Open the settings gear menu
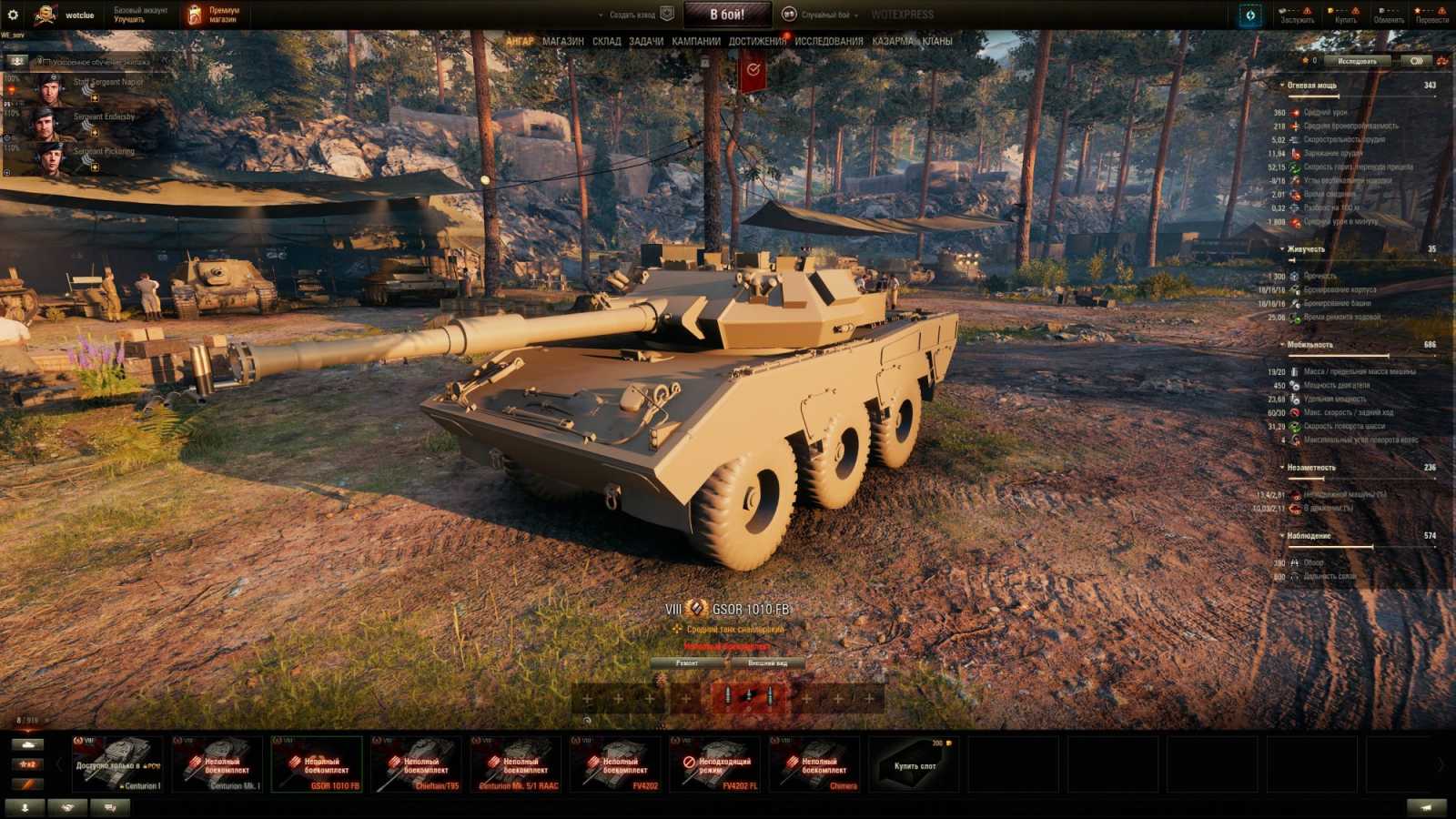 (14, 14)
